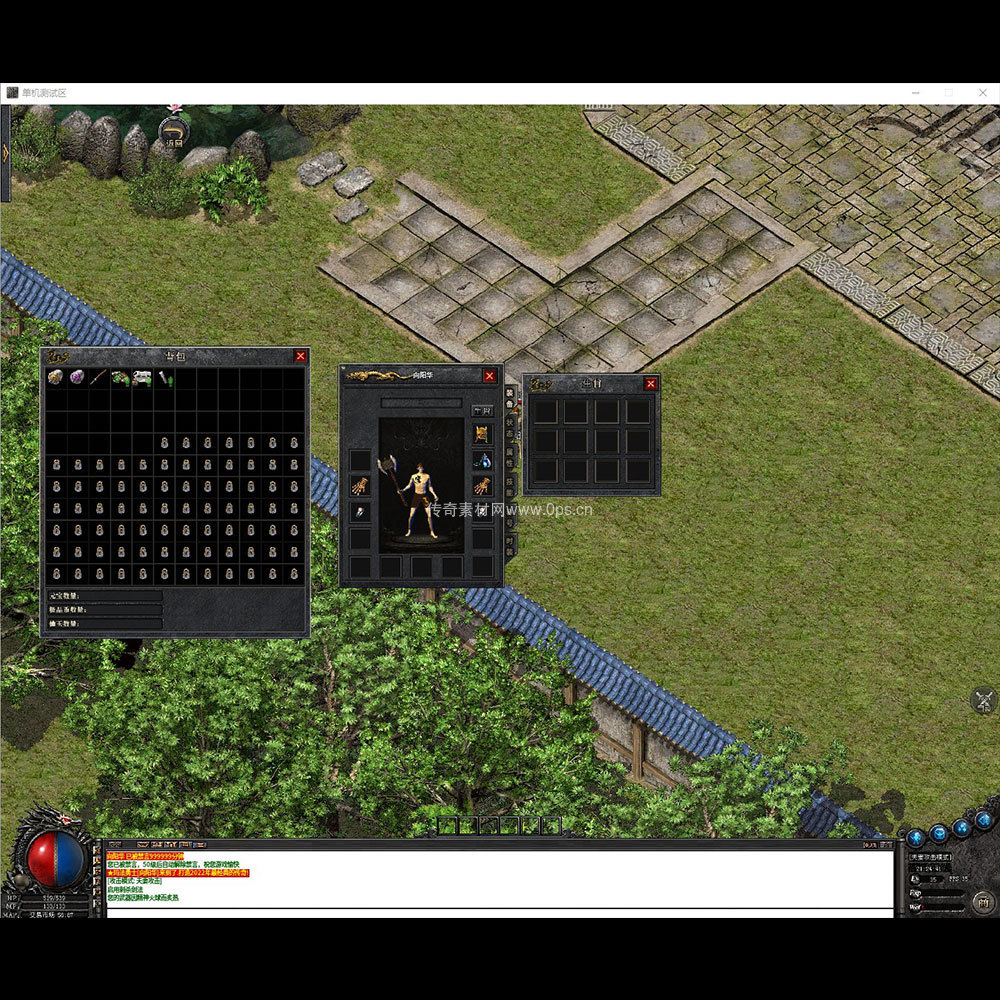Select the equipped golden helmet slot
The height and width of the screenshot is (1000, 1000).
(x=482, y=434)
